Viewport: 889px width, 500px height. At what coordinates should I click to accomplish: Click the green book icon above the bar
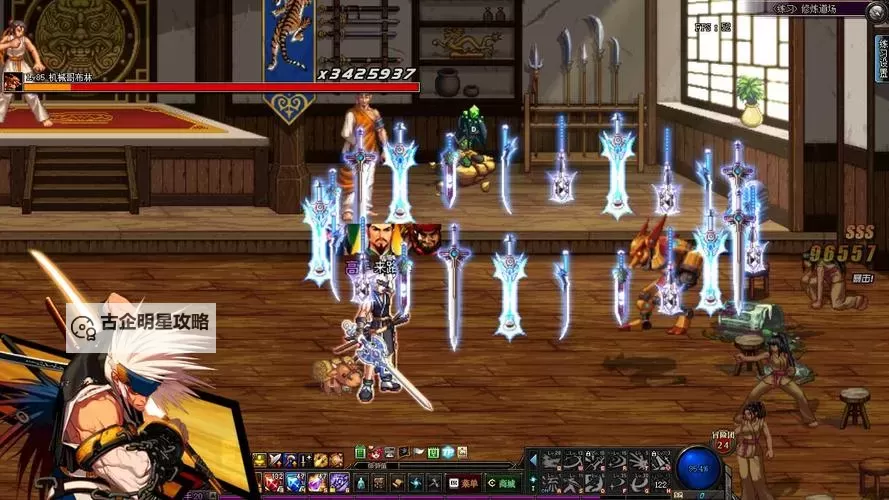pyautogui.click(x=360, y=452)
